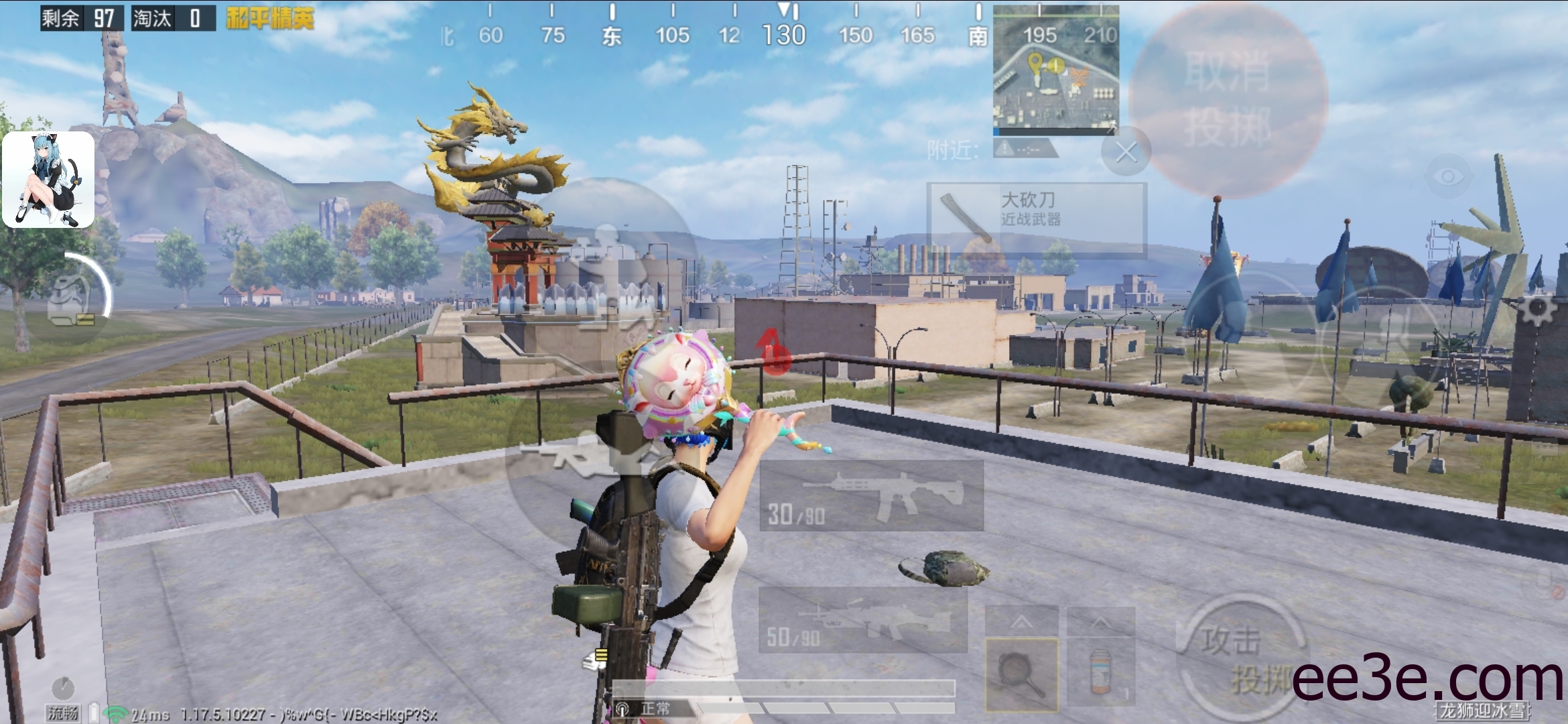Close the nearby loot panel
Image resolution: width=1568 pixels, height=724 pixels.
coord(1126,152)
